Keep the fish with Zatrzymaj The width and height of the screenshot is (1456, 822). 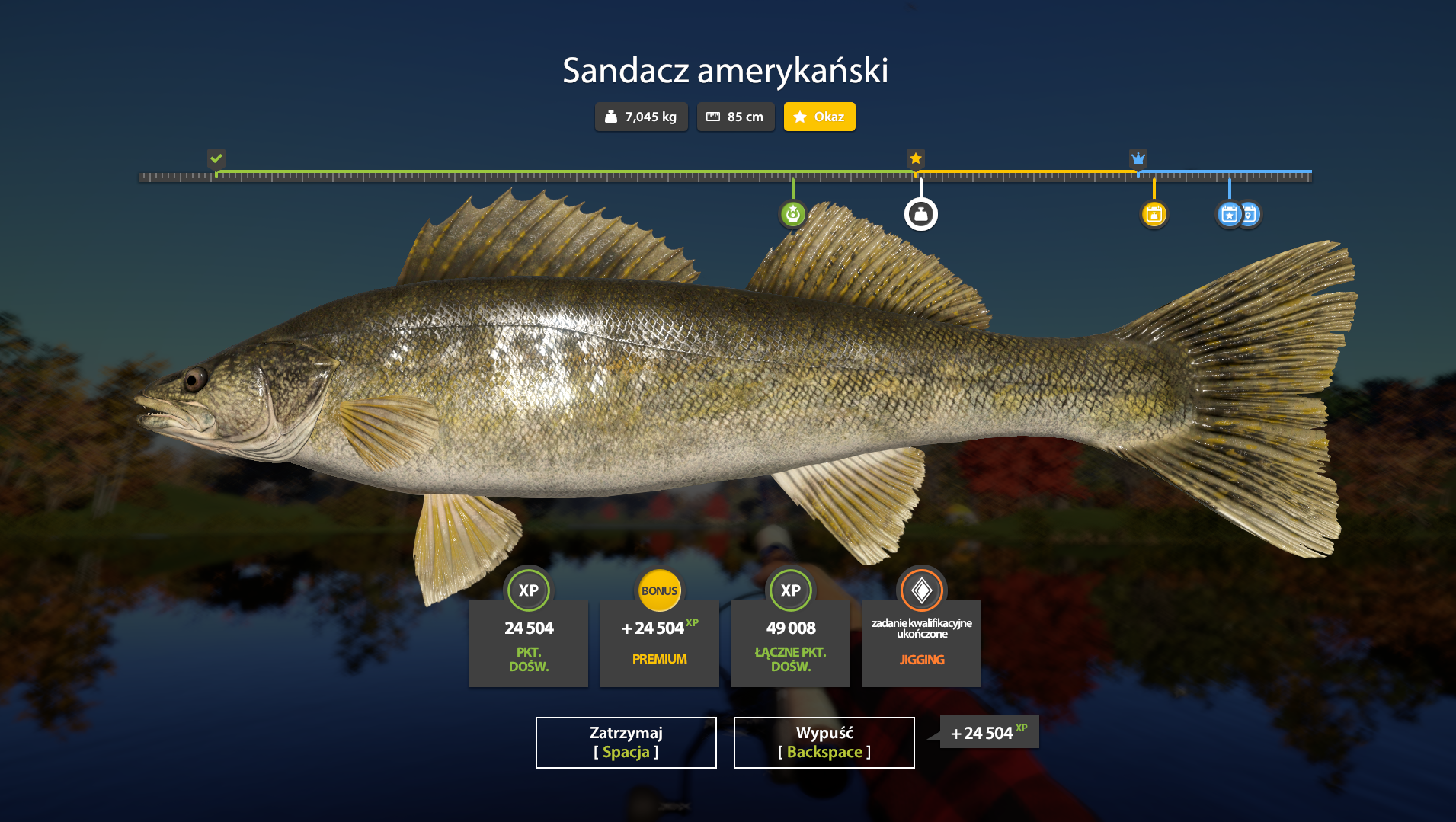[626, 742]
